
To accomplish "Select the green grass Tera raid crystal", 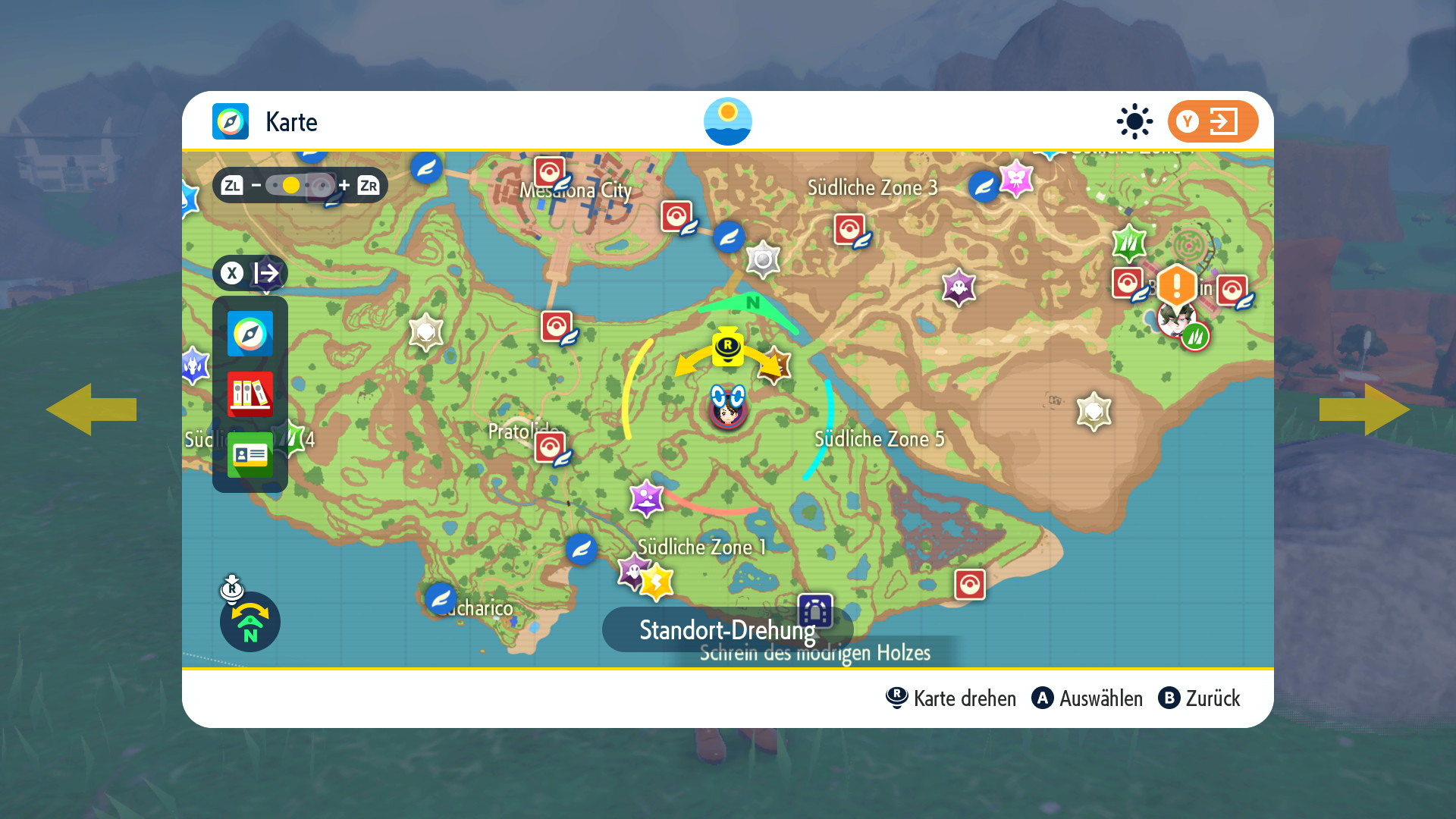I will click(x=1128, y=243).
